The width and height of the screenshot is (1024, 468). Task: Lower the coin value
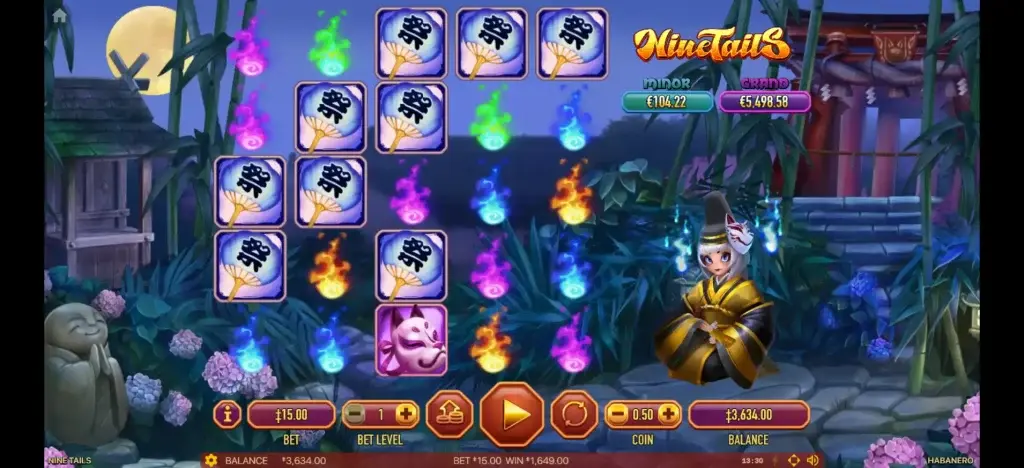click(x=618, y=414)
